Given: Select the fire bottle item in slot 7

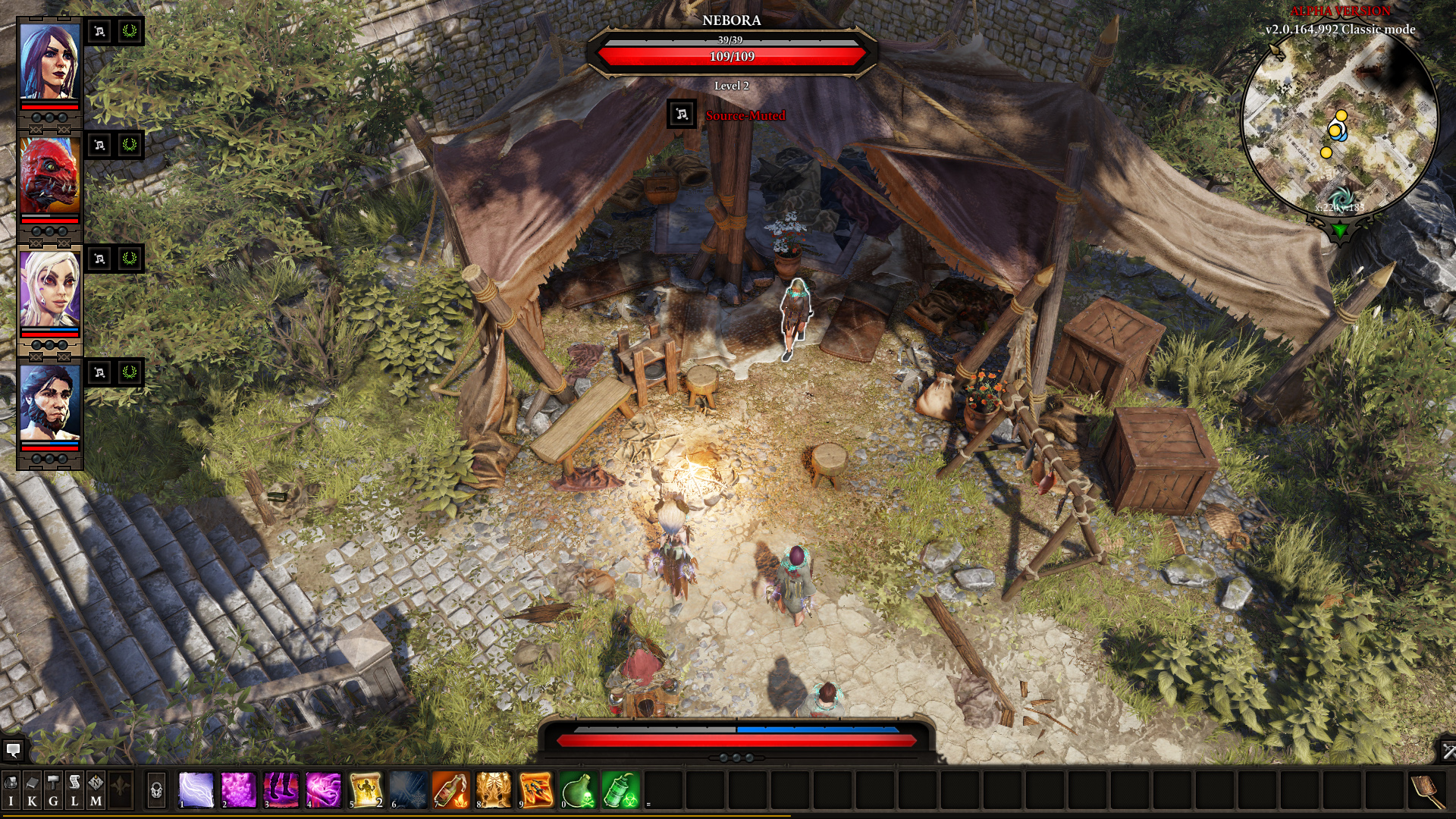Looking at the screenshot, I should tap(451, 790).
